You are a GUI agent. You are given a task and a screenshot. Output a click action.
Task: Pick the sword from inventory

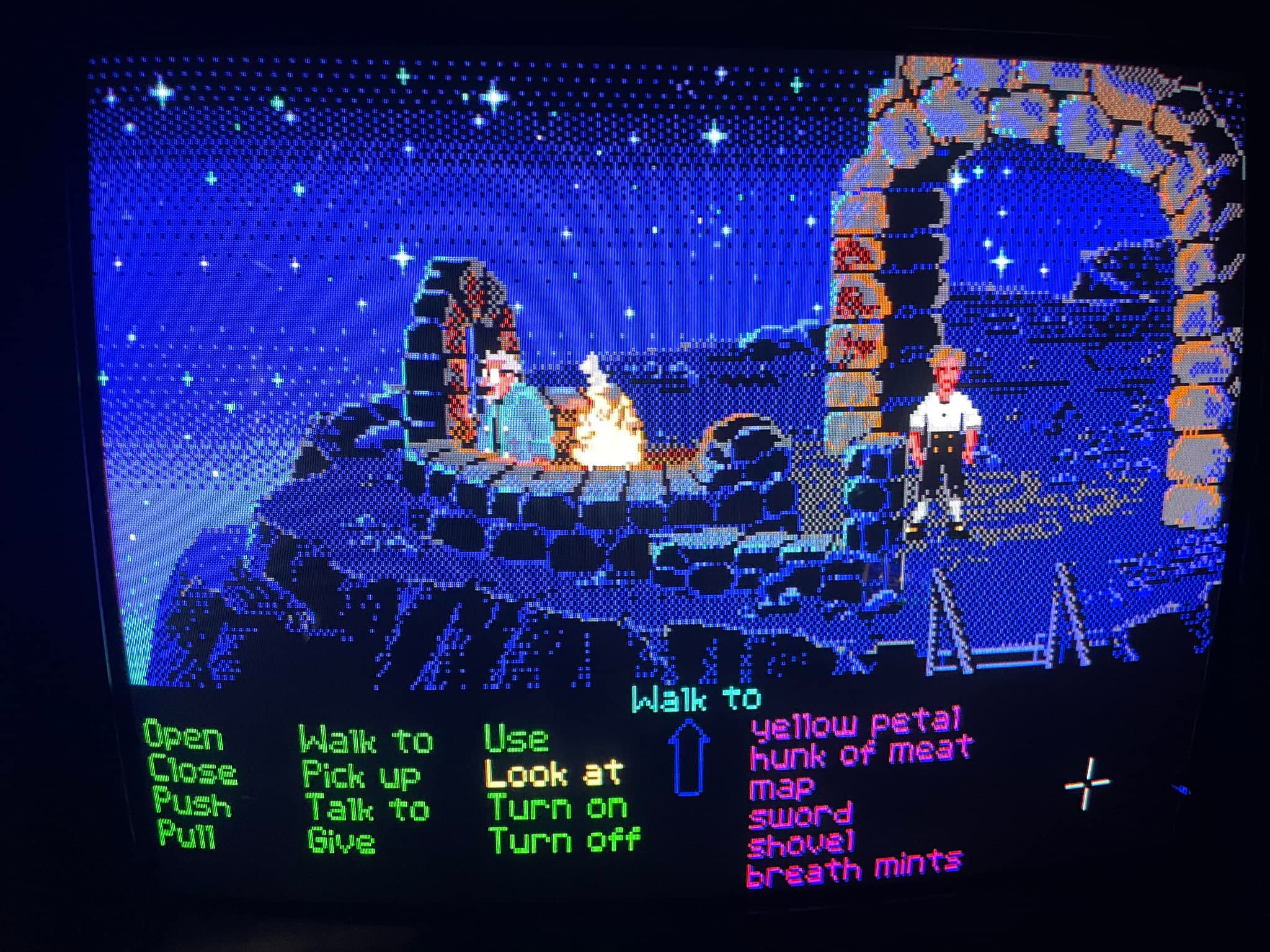click(x=800, y=816)
